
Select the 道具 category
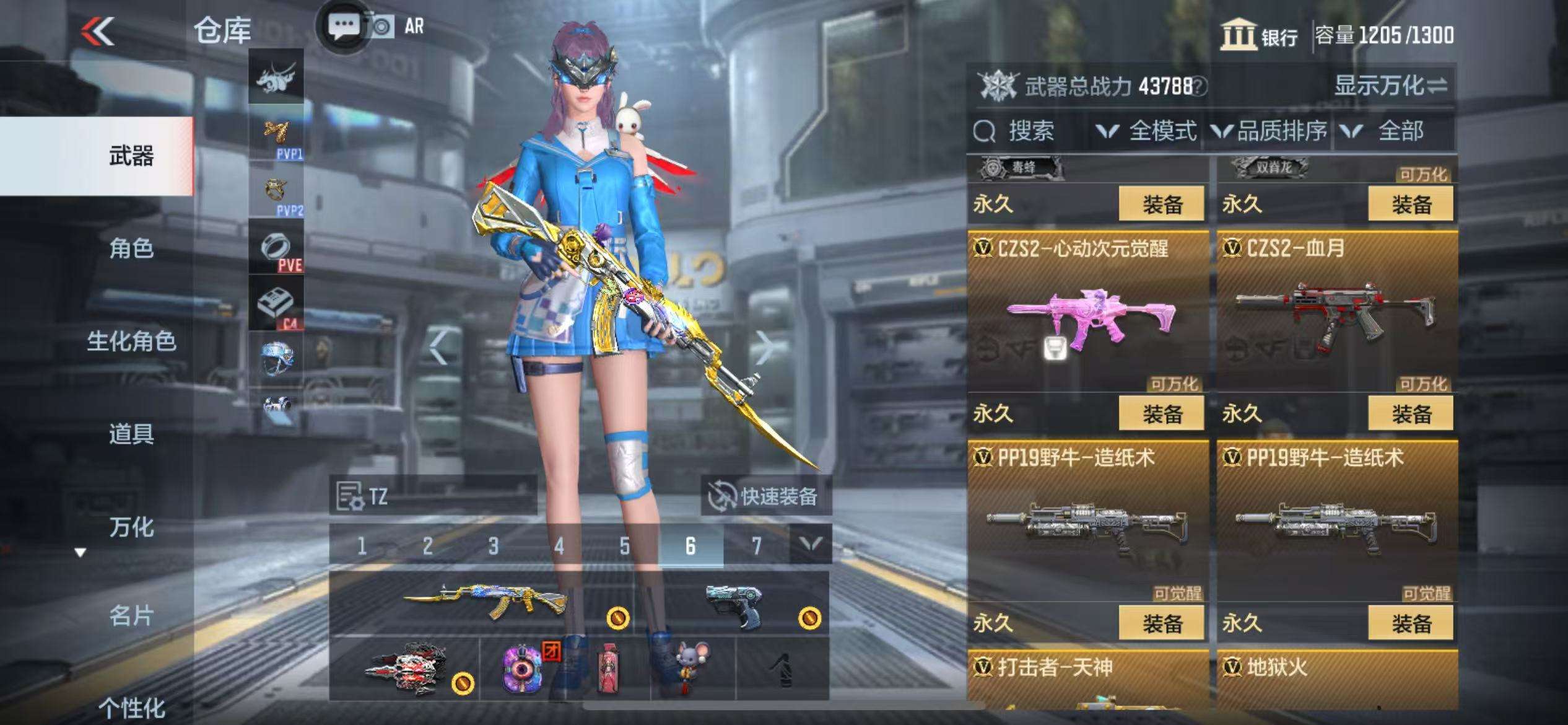[x=131, y=434]
